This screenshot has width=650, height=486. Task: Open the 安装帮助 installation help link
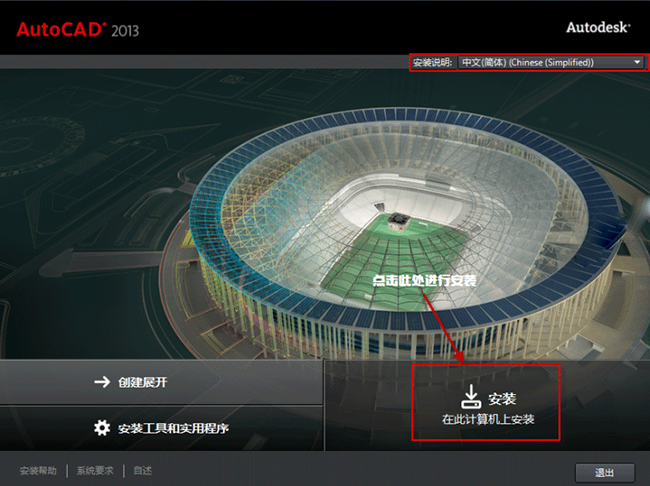click(40, 471)
